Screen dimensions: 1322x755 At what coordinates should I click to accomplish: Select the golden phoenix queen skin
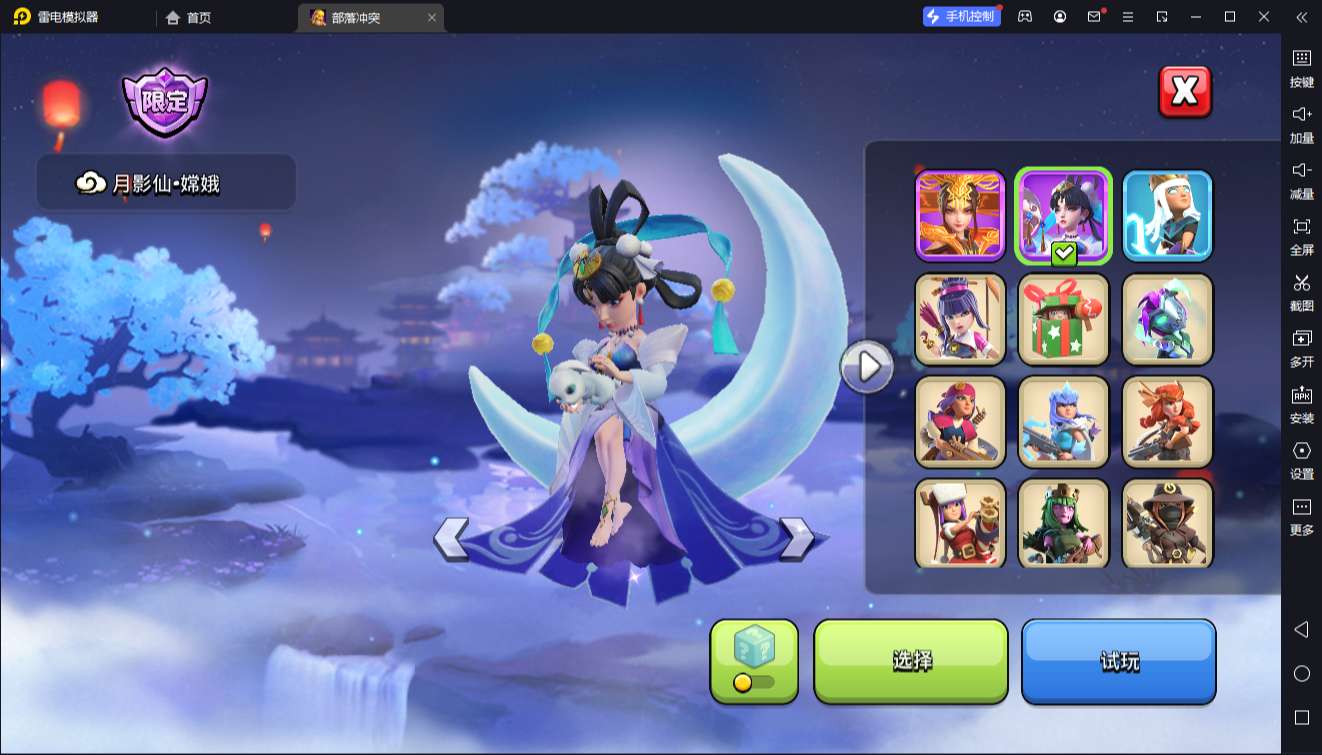960,215
